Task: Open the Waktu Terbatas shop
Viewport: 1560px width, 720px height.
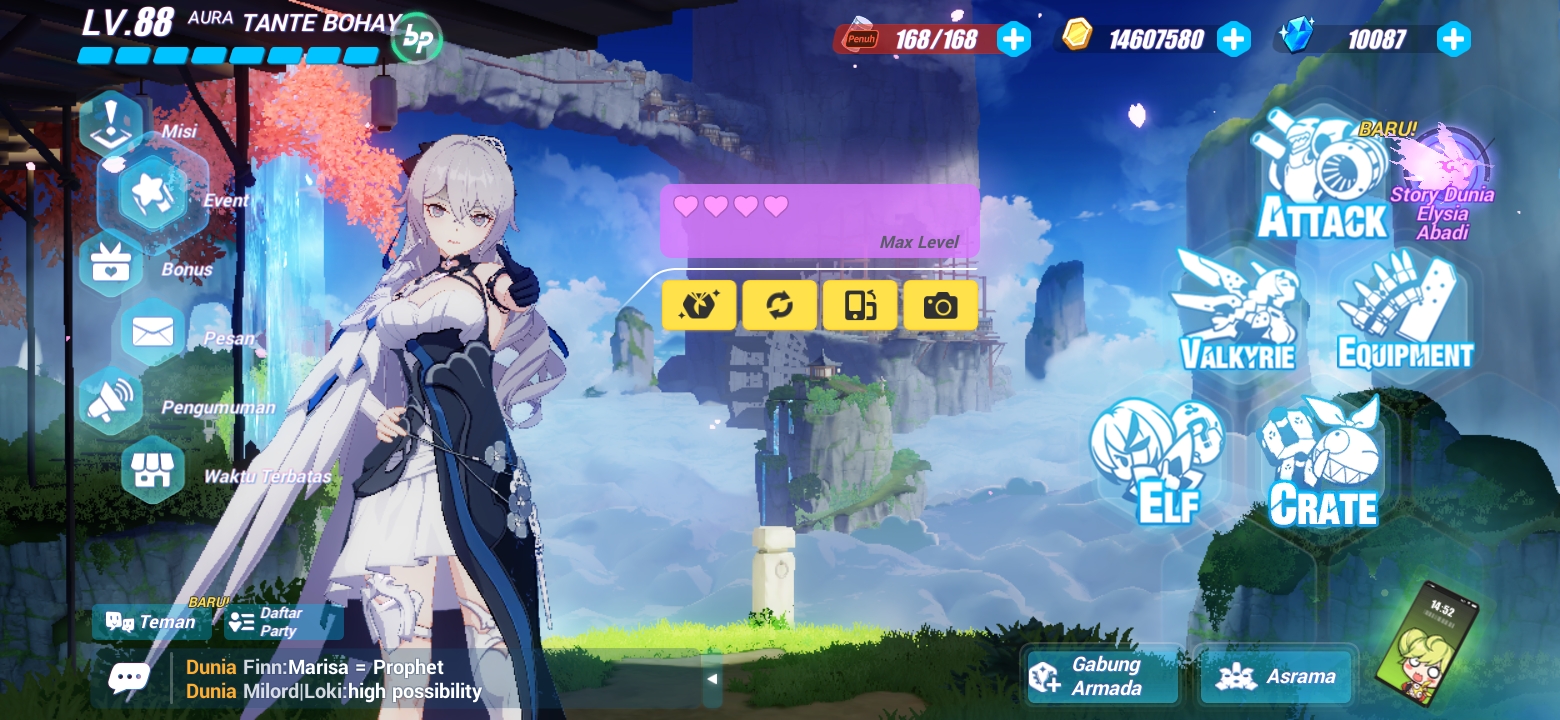Action: pyautogui.click(x=152, y=469)
